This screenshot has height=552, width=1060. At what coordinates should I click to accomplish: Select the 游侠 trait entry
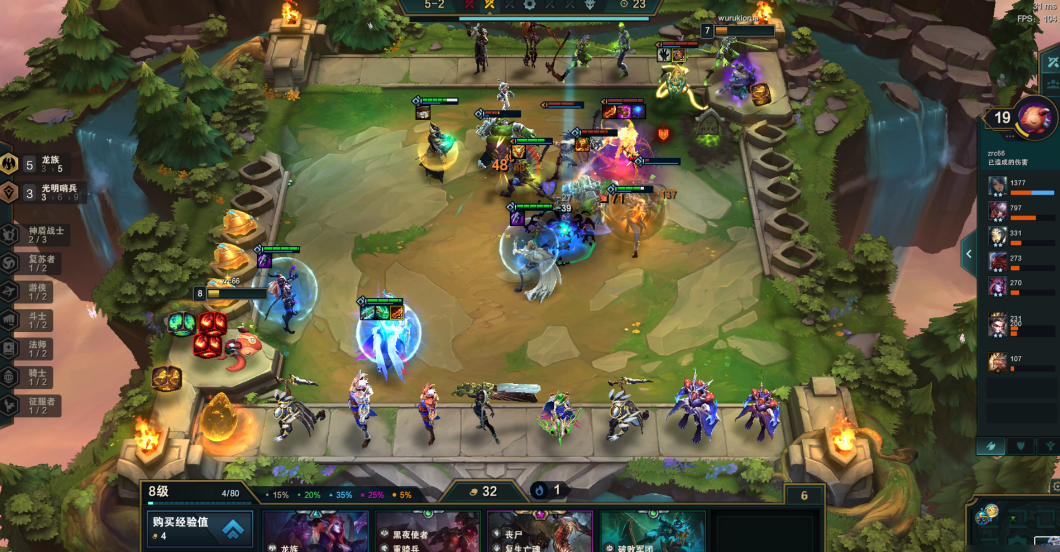click(36, 292)
